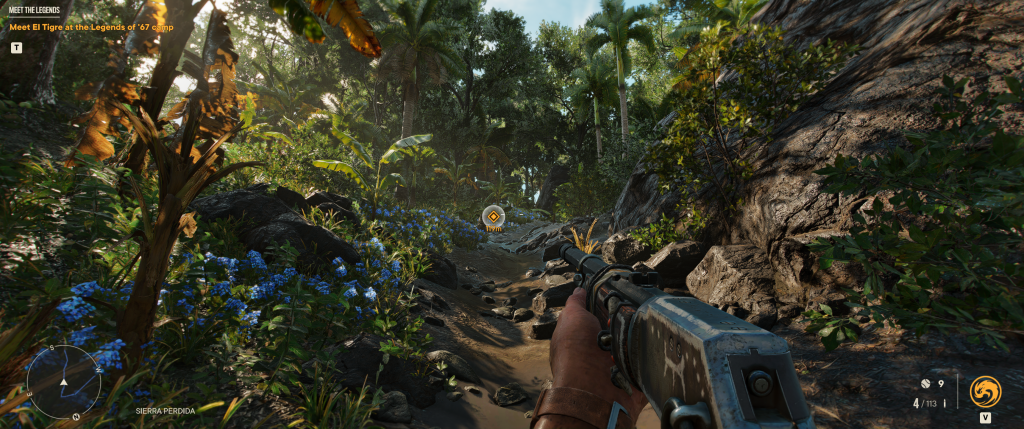Open the circular minimap
Image resolution: width=1024 pixels, height=429 pixels.
click(x=63, y=381)
